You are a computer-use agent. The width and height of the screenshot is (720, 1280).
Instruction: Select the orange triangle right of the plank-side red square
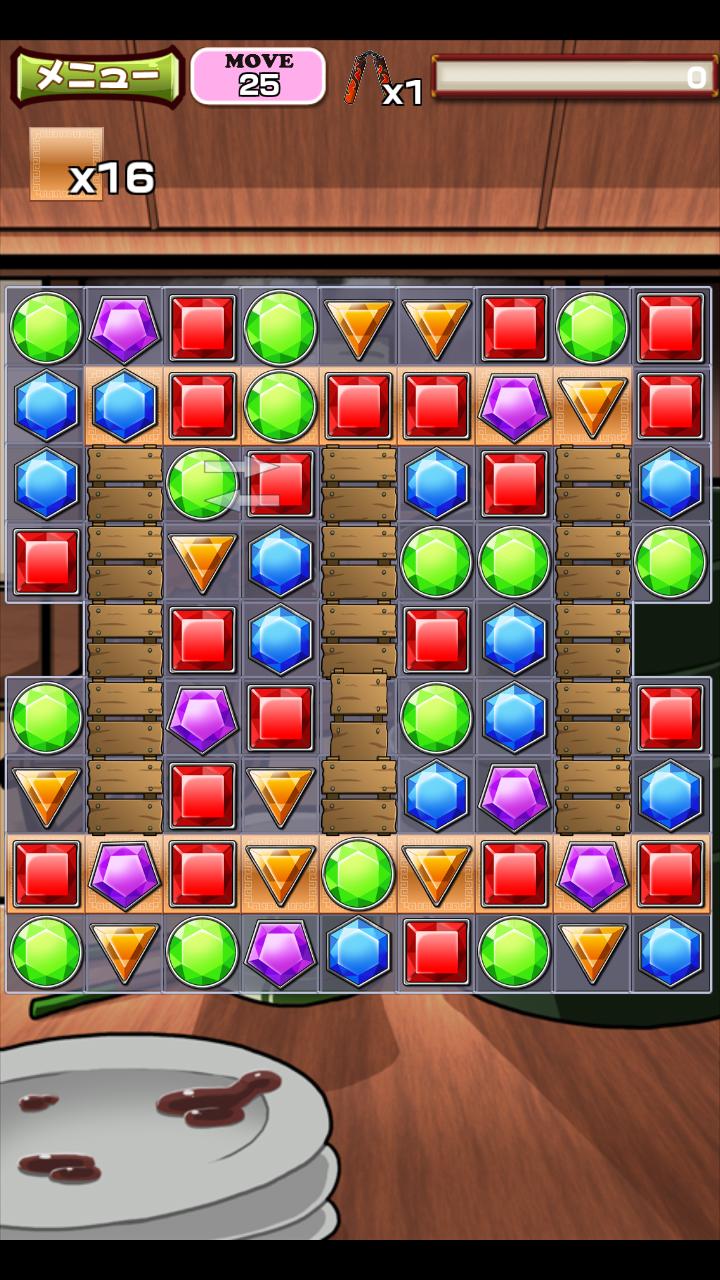pos(280,795)
